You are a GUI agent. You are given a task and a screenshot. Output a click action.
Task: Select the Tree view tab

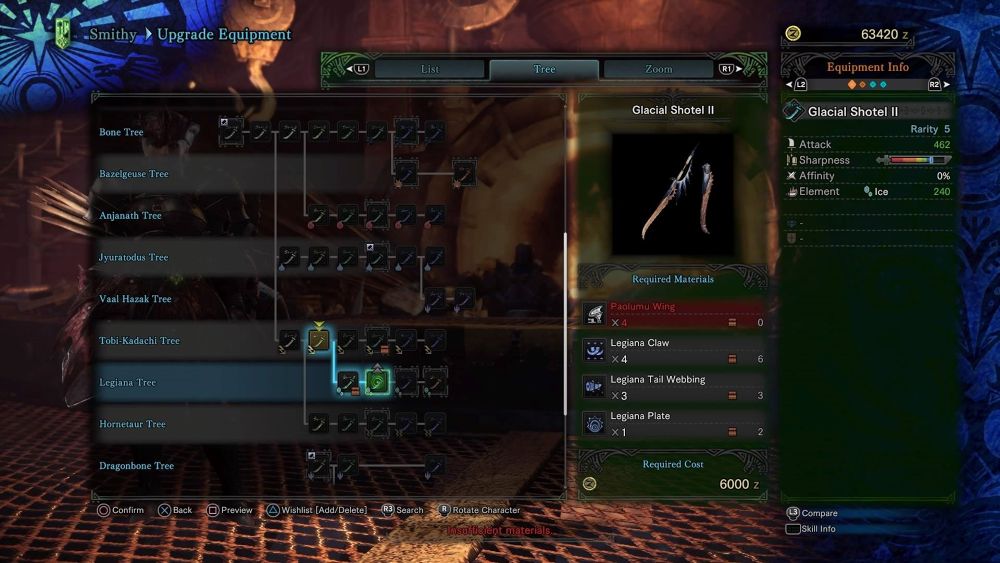(544, 69)
